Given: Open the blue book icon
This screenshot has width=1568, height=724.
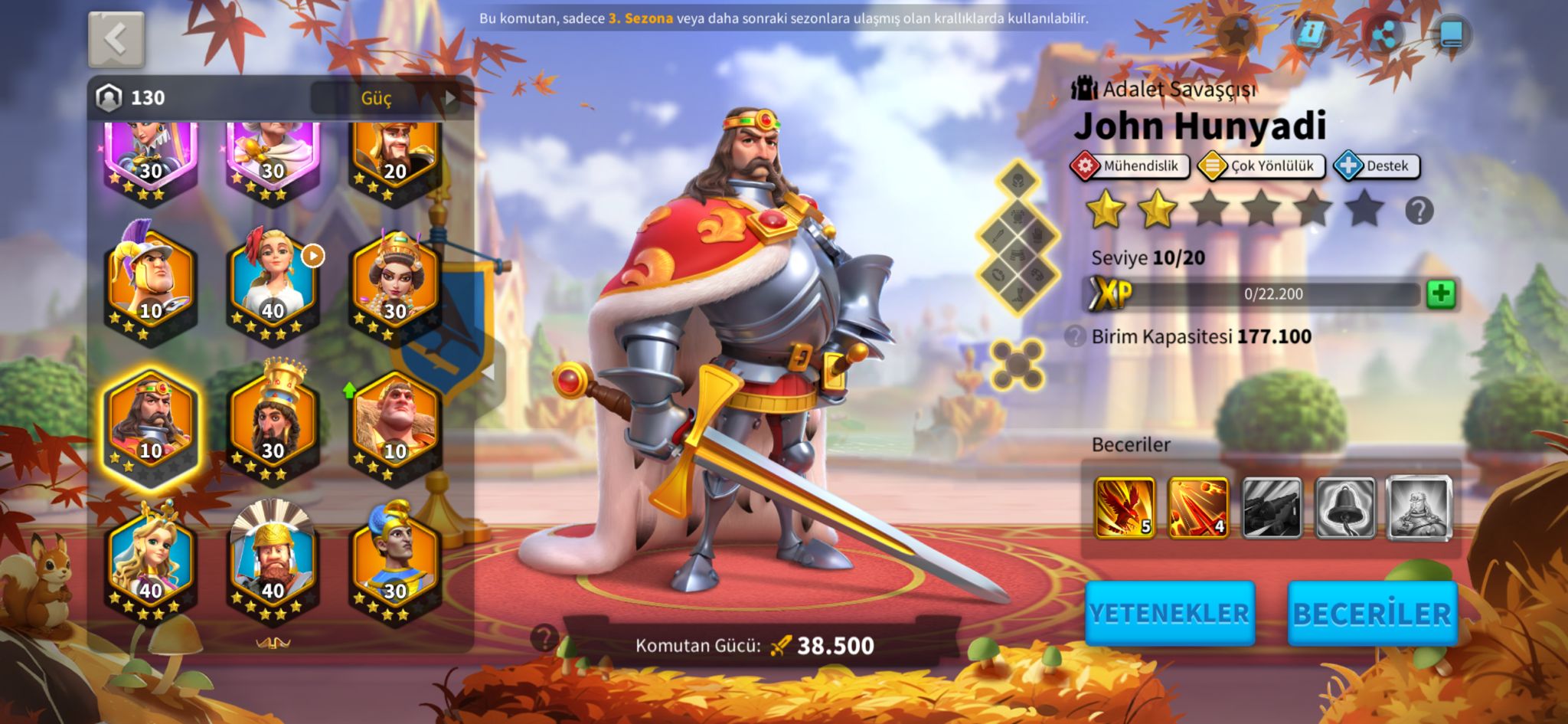Looking at the screenshot, I should click(1450, 34).
